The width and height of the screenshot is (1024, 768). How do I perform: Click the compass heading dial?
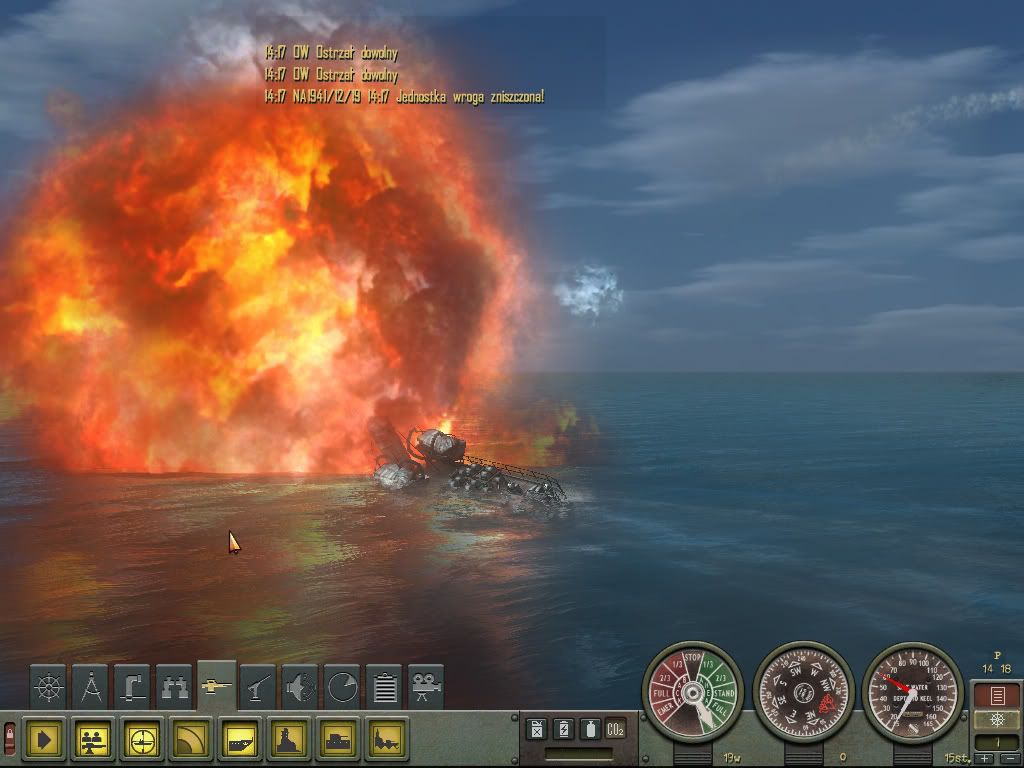[x=802, y=692]
